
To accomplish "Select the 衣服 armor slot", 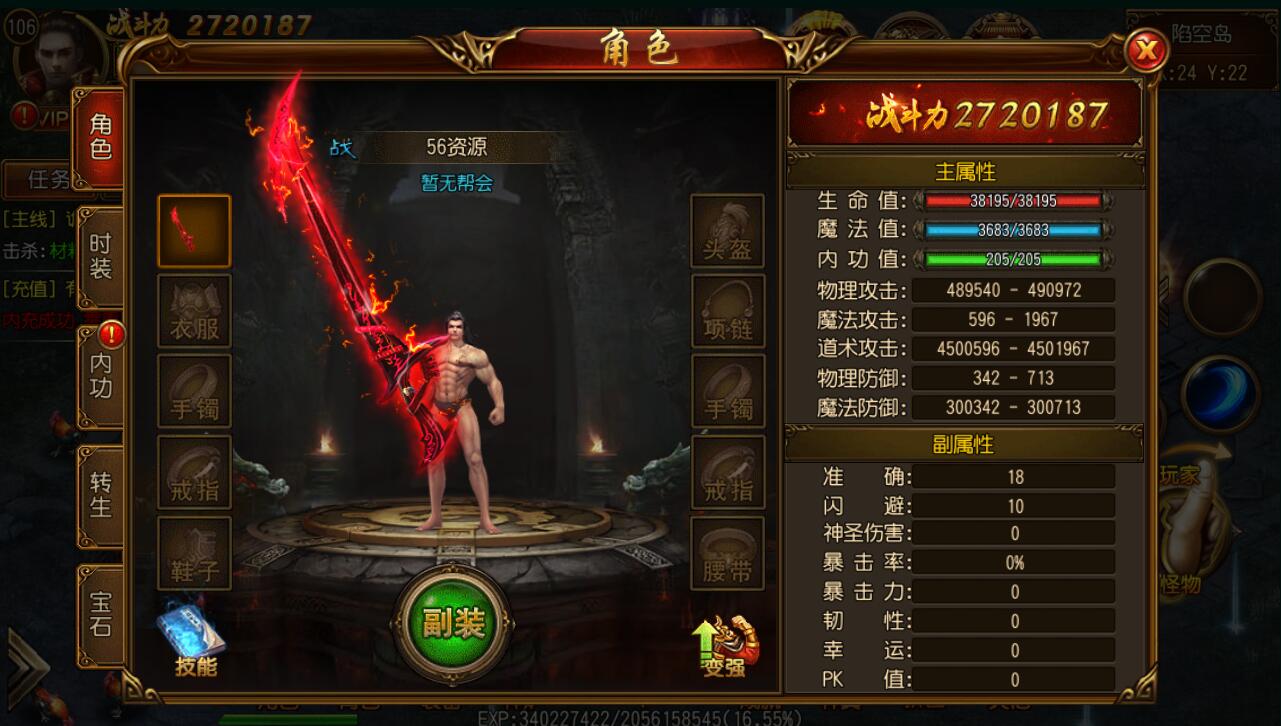I will pos(194,311).
